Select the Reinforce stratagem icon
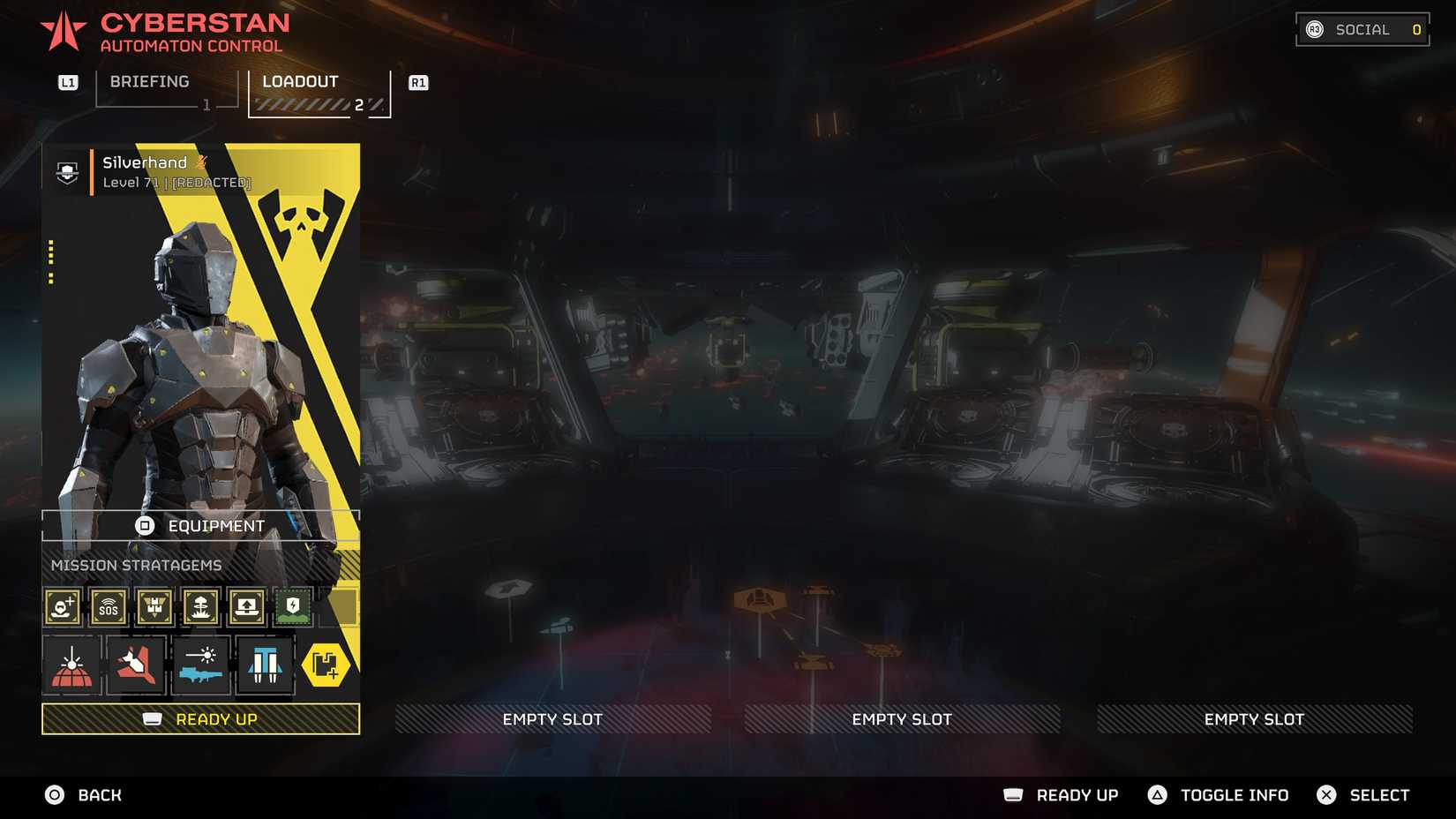Screen dimensions: 1456x819 click(x=62, y=607)
